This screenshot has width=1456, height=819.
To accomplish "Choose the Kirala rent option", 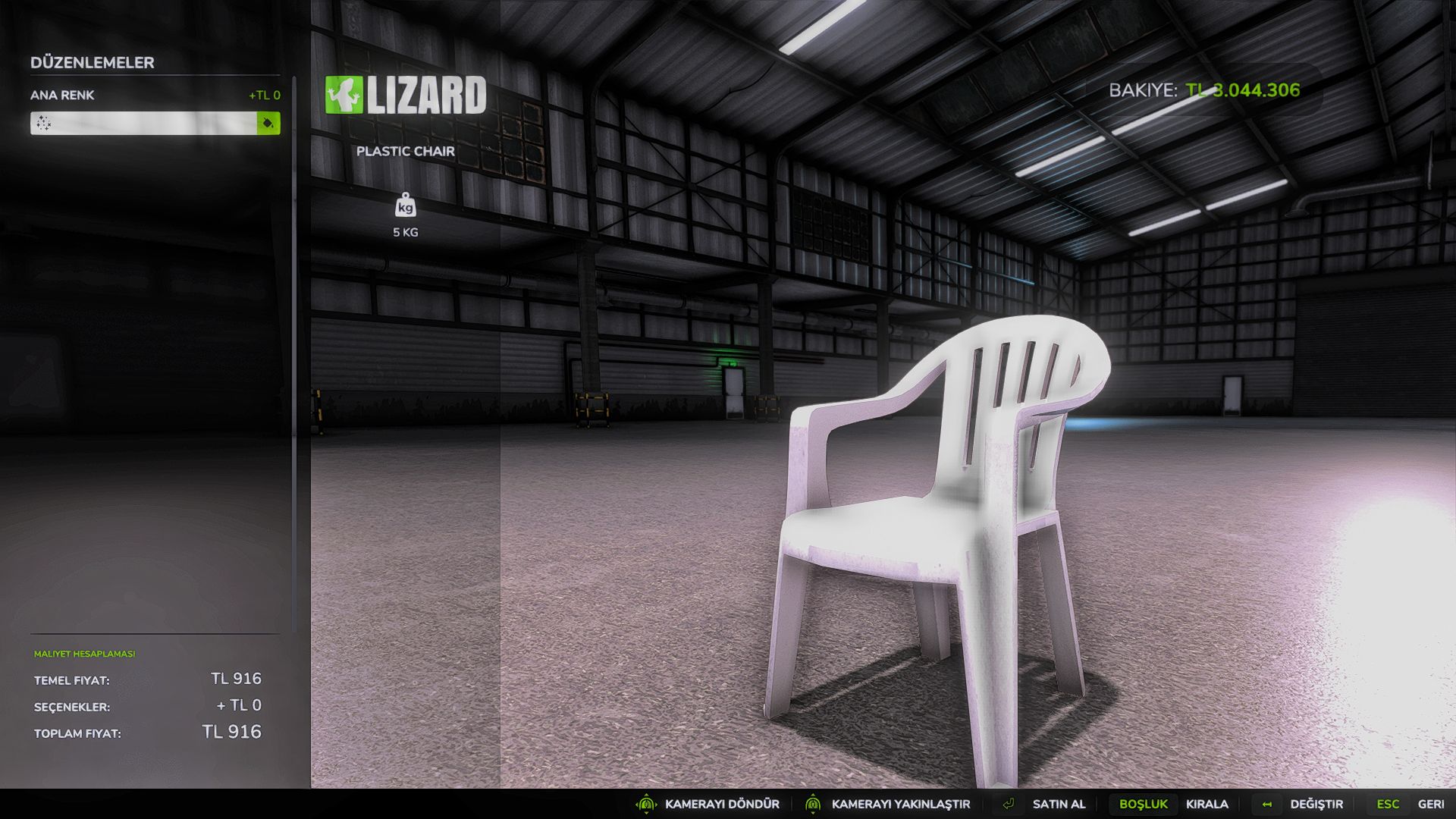I will [1207, 804].
